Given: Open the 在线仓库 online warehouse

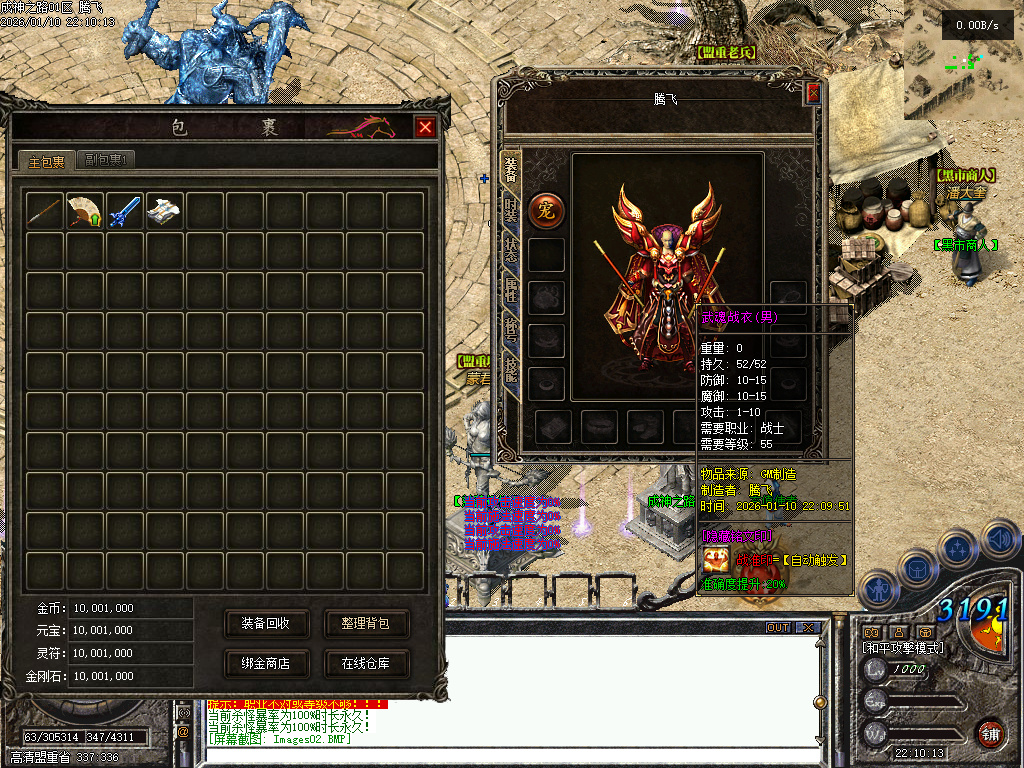Looking at the screenshot, I should point(366,663).
